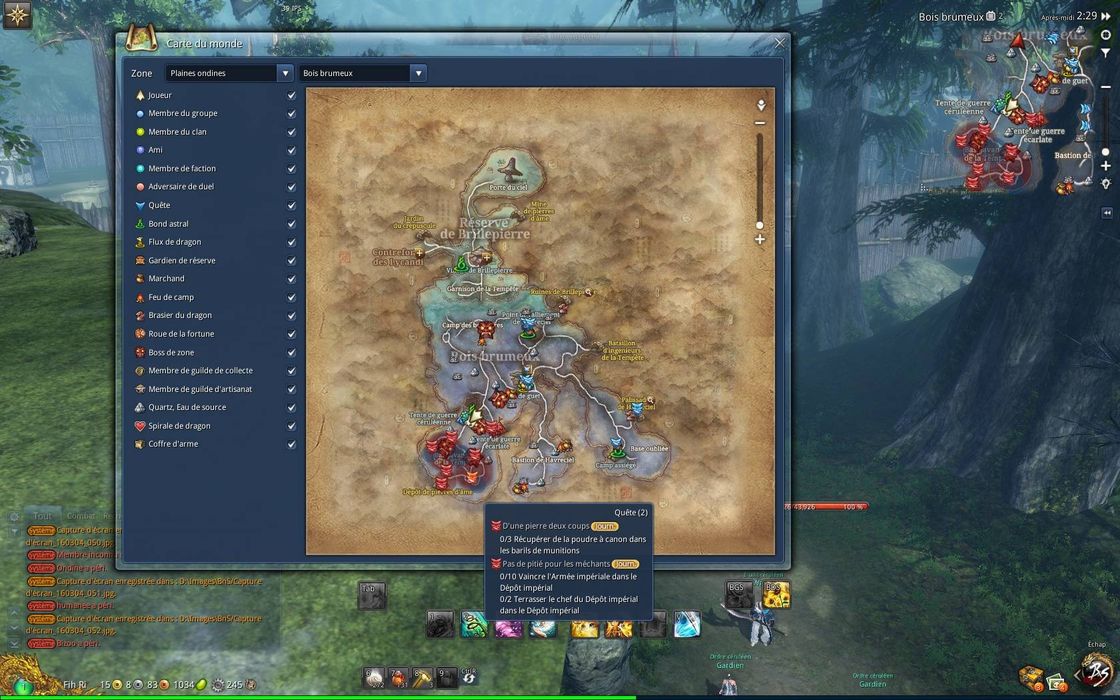
Task: Open the Bois brumeux area dropdown
Action: click(418, 73)
